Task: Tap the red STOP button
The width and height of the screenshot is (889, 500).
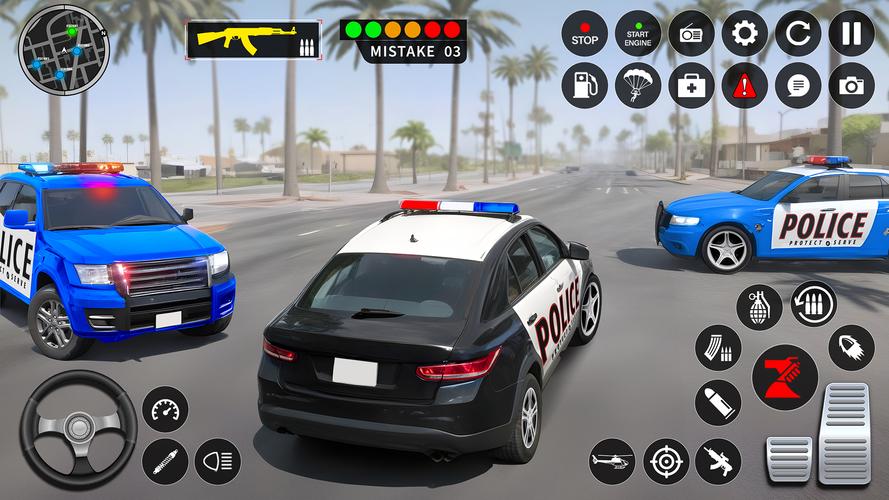Action: click(x=584, y=33)
